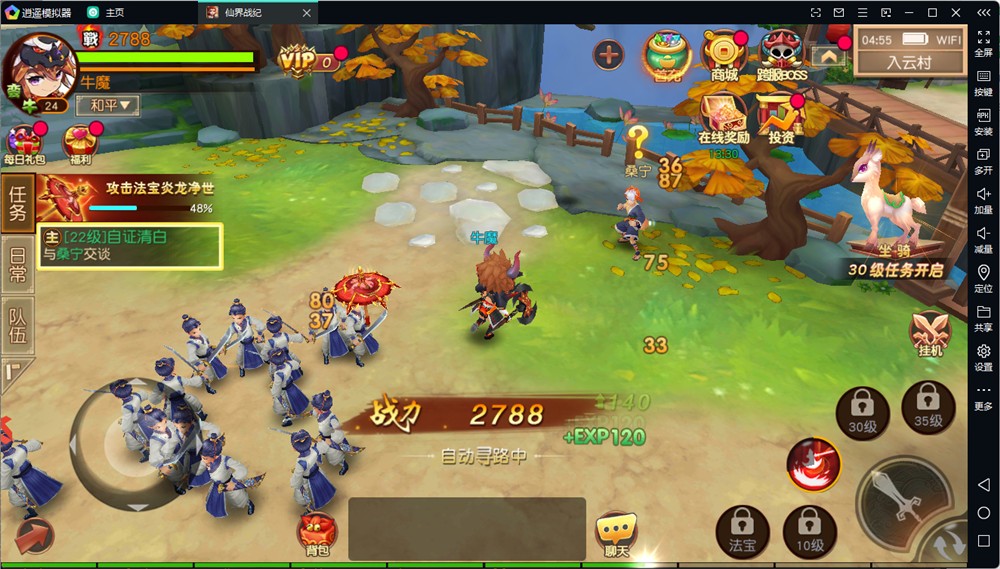Use the red flame slash skill
This screenshot has height=569, width=1000.
pyautogui.click(x=811, y=464)
